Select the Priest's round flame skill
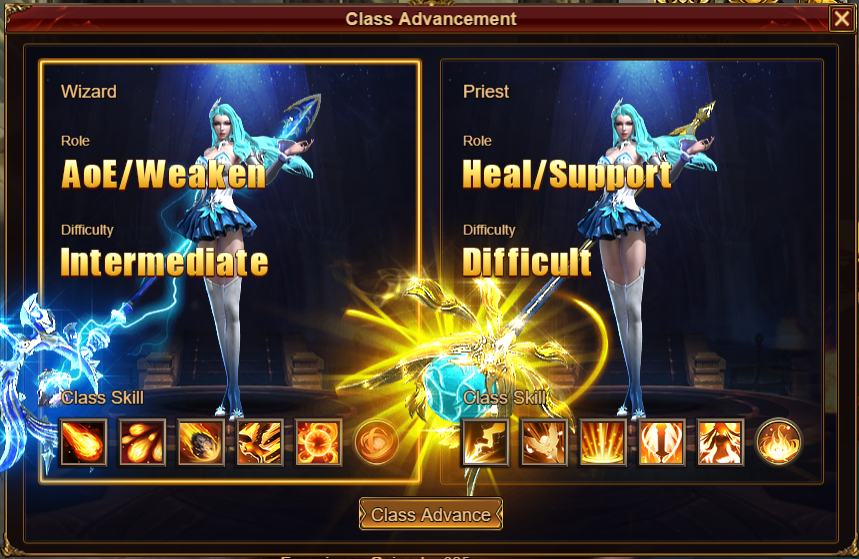The height and width of the screenshot is (559, 859). pyautogui.click(x=778, y=442)
